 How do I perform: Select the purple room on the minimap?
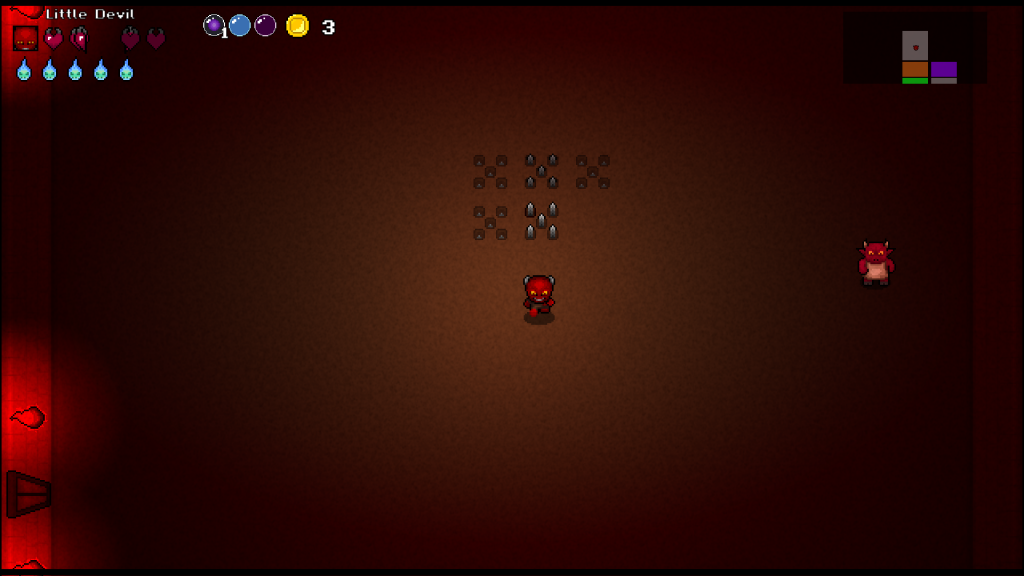coord(944,69)
